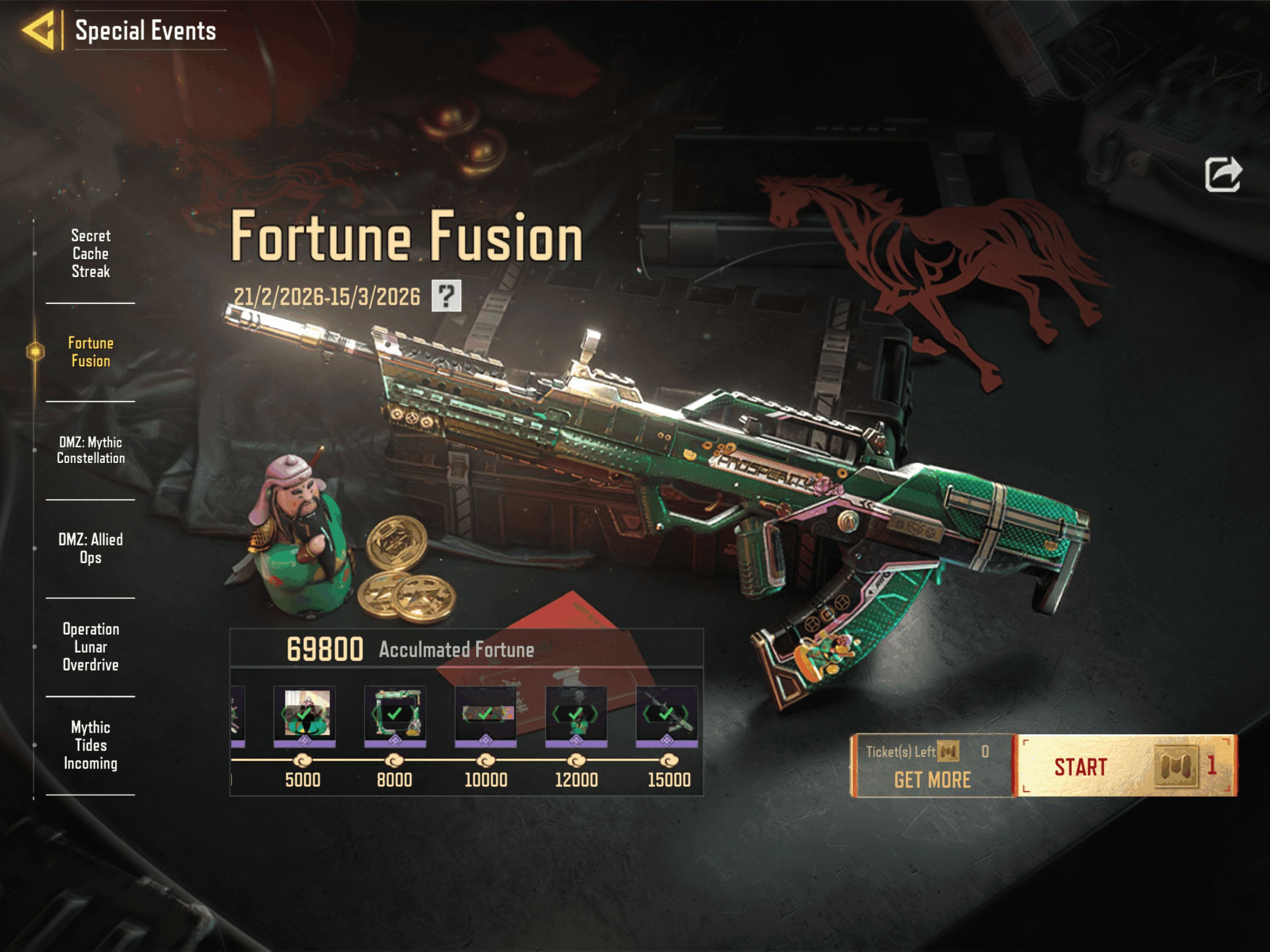This screenshot has width=1270, height=952.
Task: Select the 12000 fortune reward
Action: (x=576, y=715)
